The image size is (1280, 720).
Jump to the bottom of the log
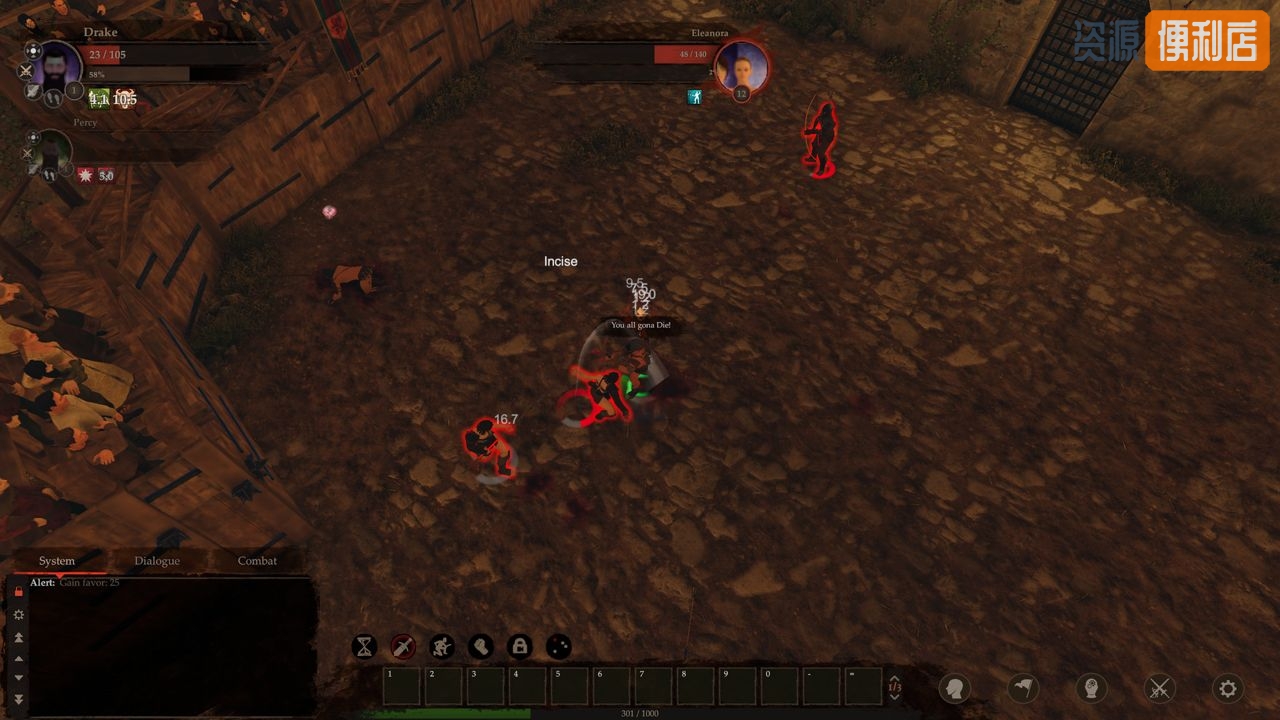click(x=18, y=699)
